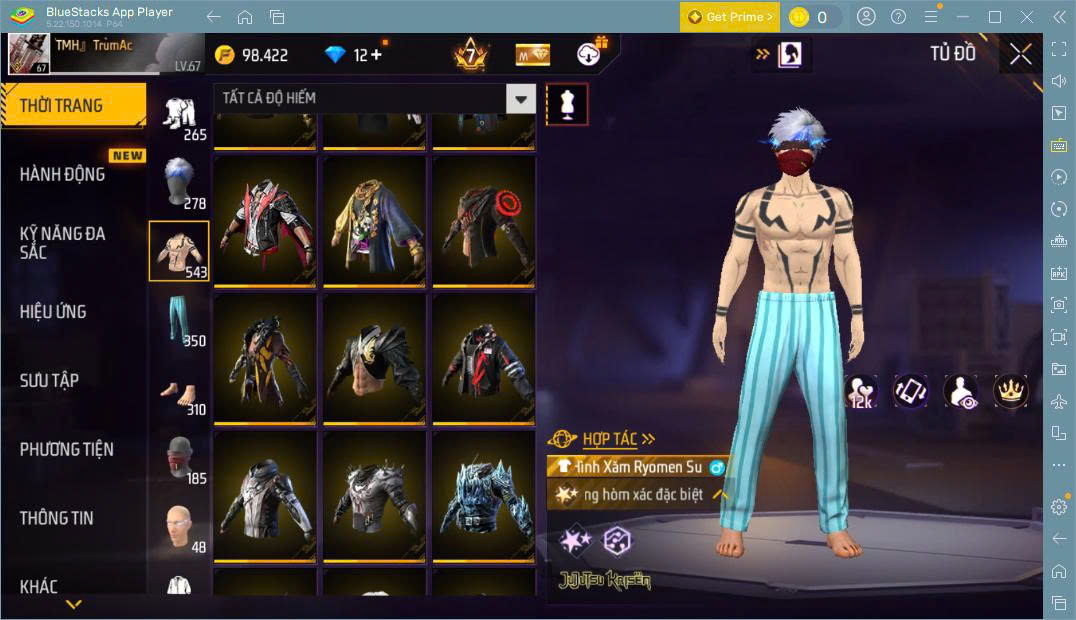
Task: Equip the icy blue spiked jacket
Action: tap(484, 496)
